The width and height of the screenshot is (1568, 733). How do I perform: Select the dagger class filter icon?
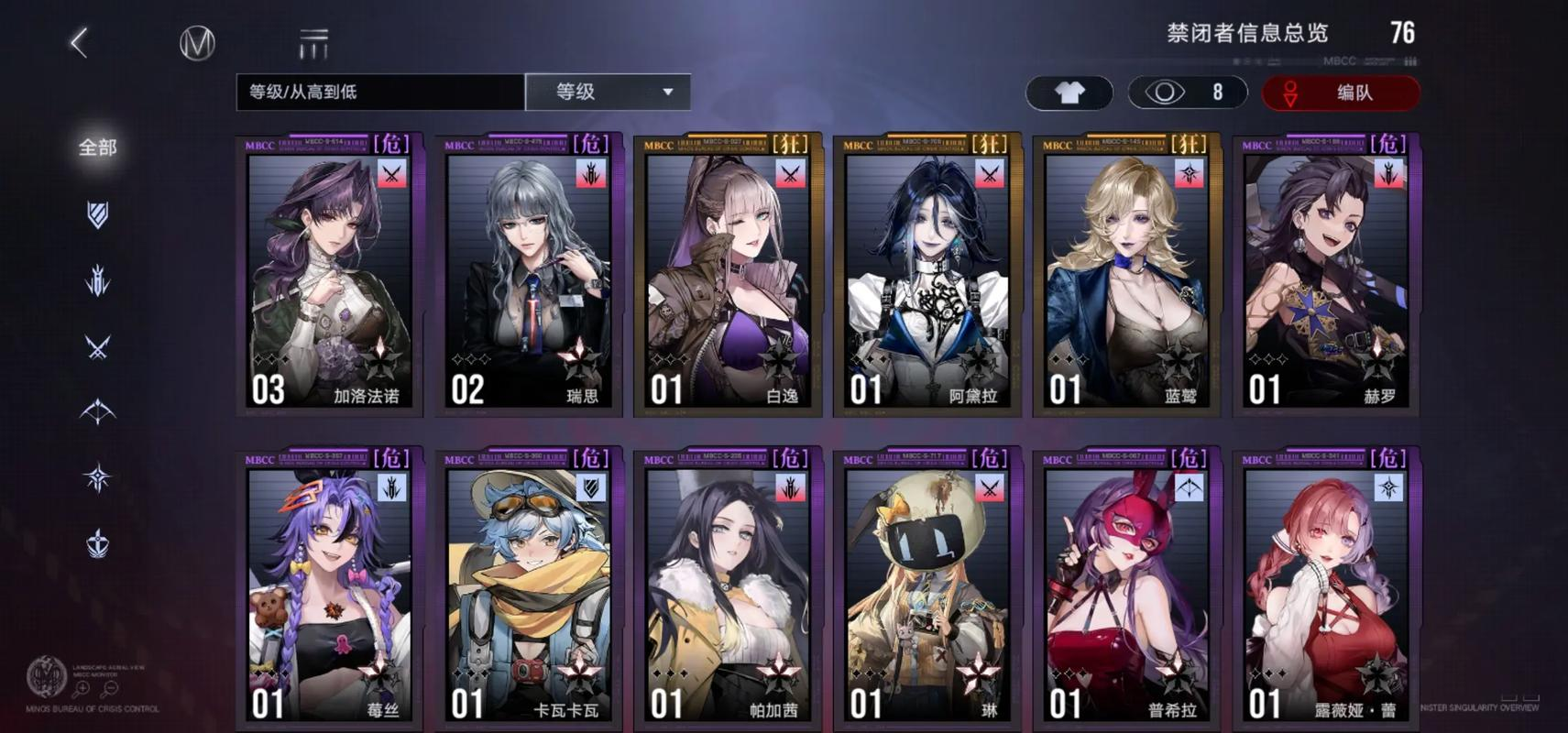pos(96,282)
